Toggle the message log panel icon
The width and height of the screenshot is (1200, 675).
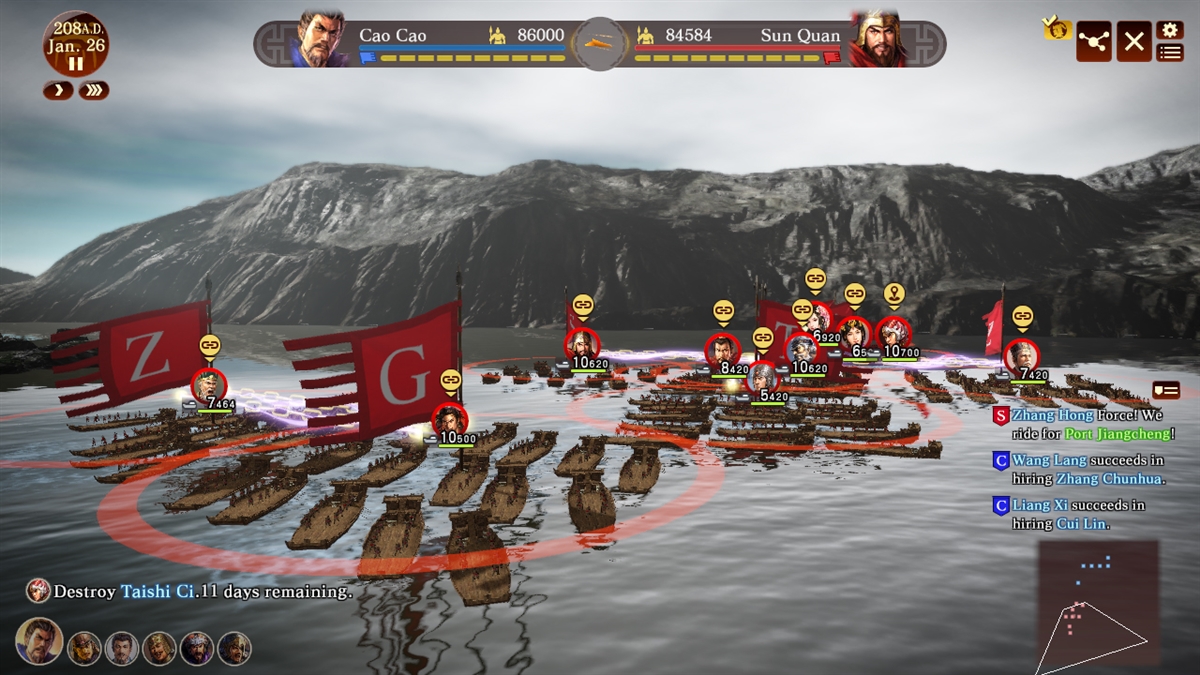point(1165,390)
